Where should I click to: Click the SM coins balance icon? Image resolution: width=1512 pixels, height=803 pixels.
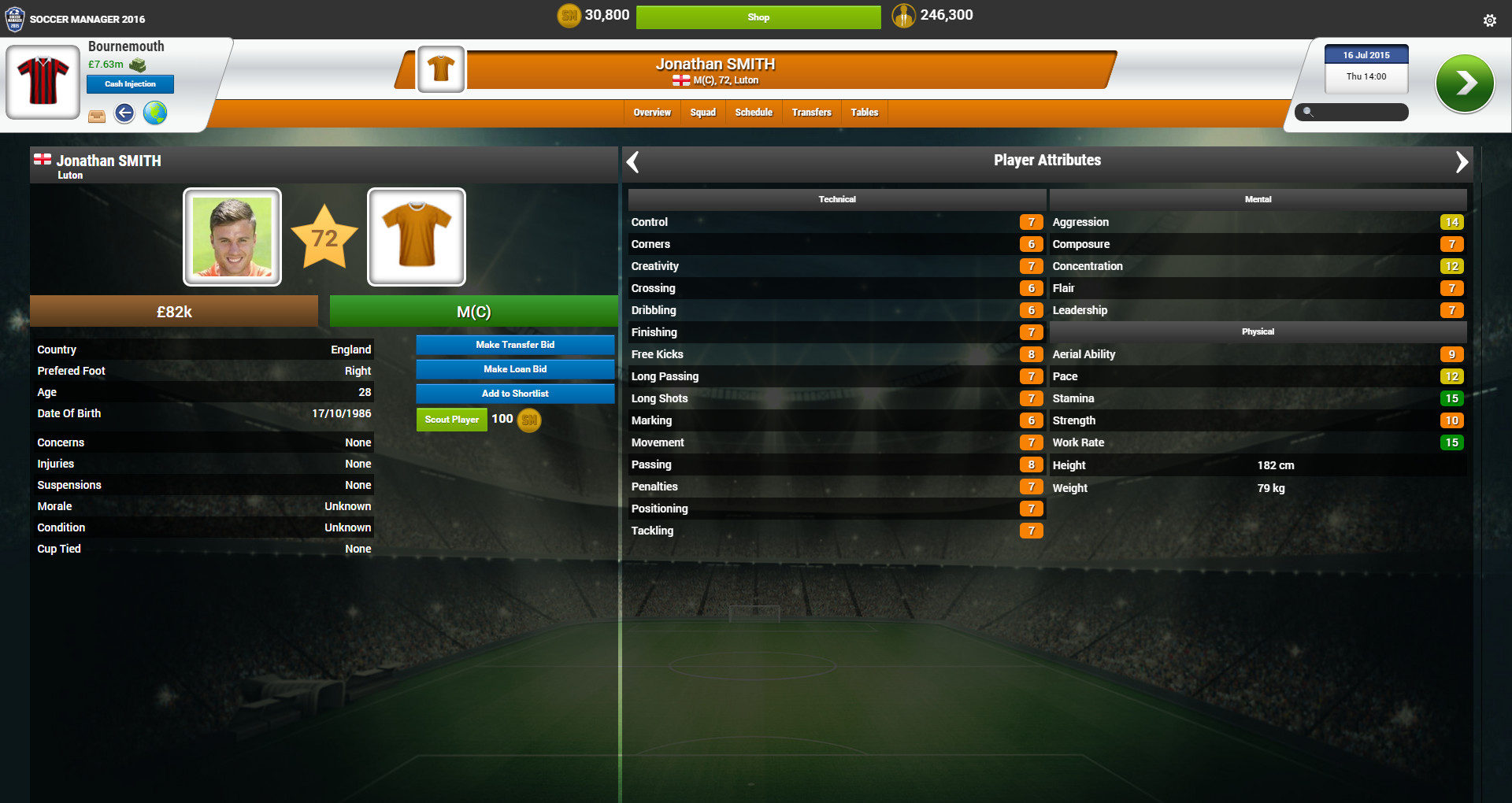569,15
